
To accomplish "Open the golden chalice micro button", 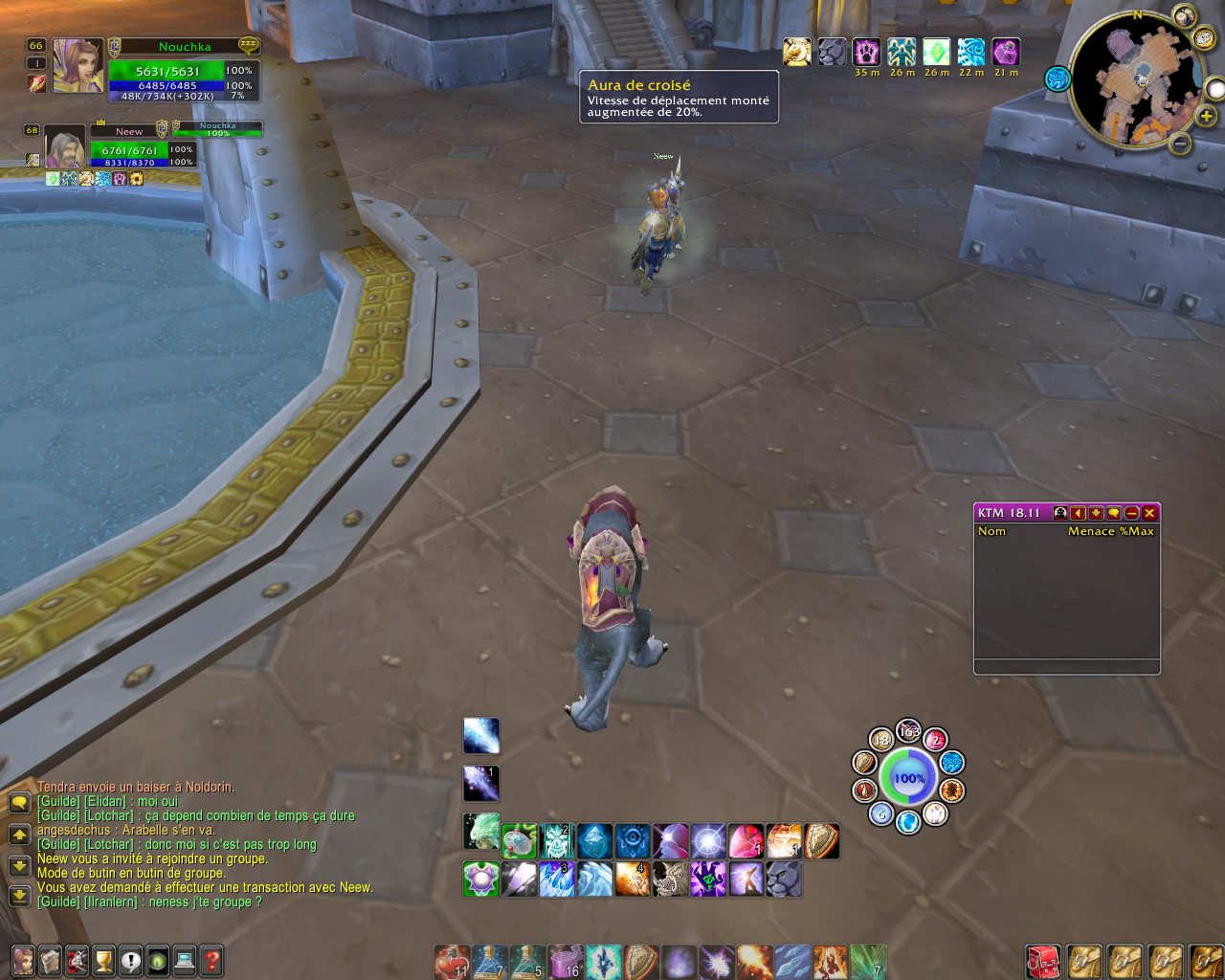I will pos(103,960).
